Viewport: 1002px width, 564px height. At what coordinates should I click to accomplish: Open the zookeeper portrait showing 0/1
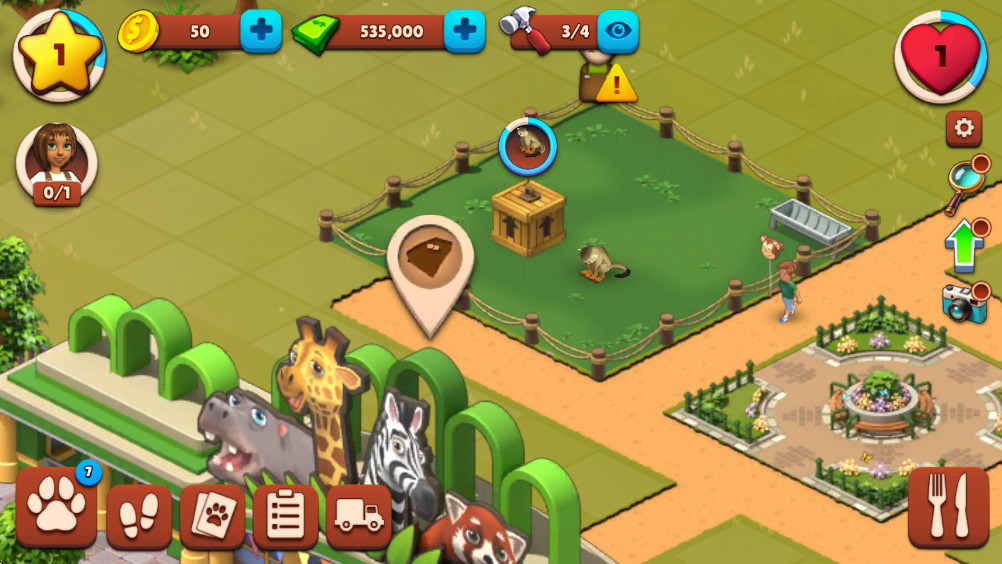pyautogui.click(x=57, y=162)
